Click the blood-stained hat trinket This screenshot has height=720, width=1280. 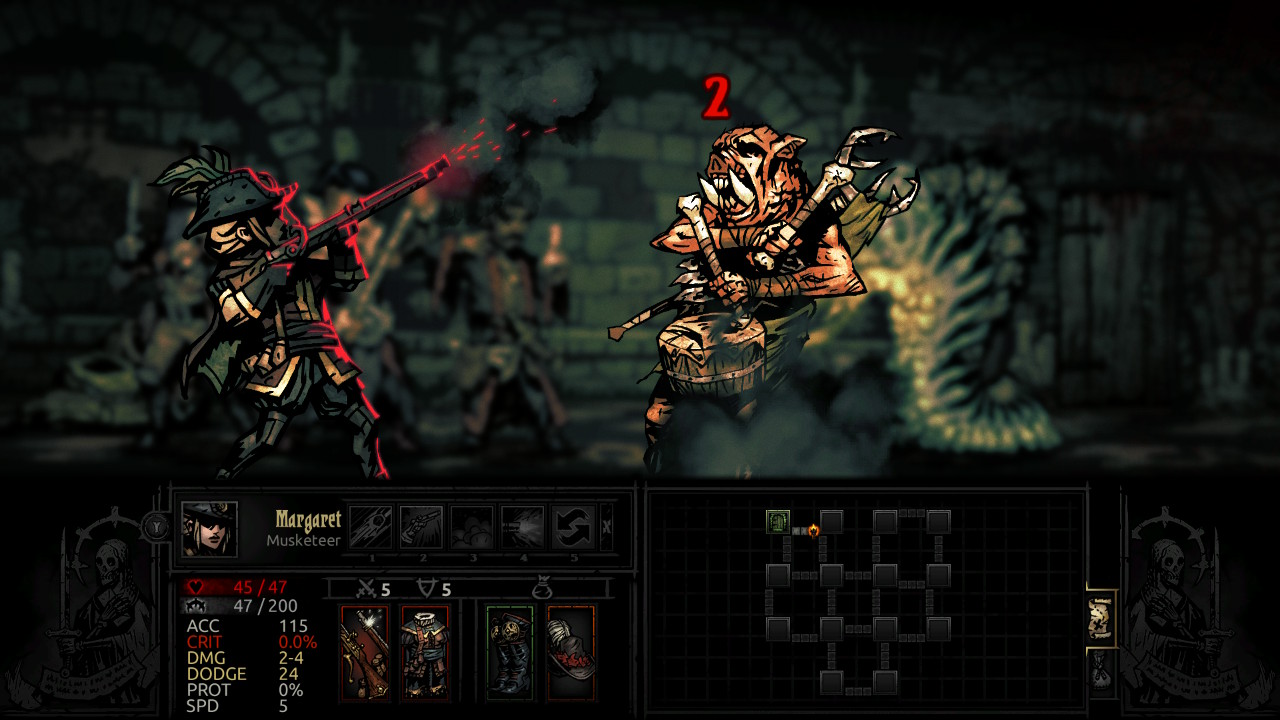click(x=568, y=652)
